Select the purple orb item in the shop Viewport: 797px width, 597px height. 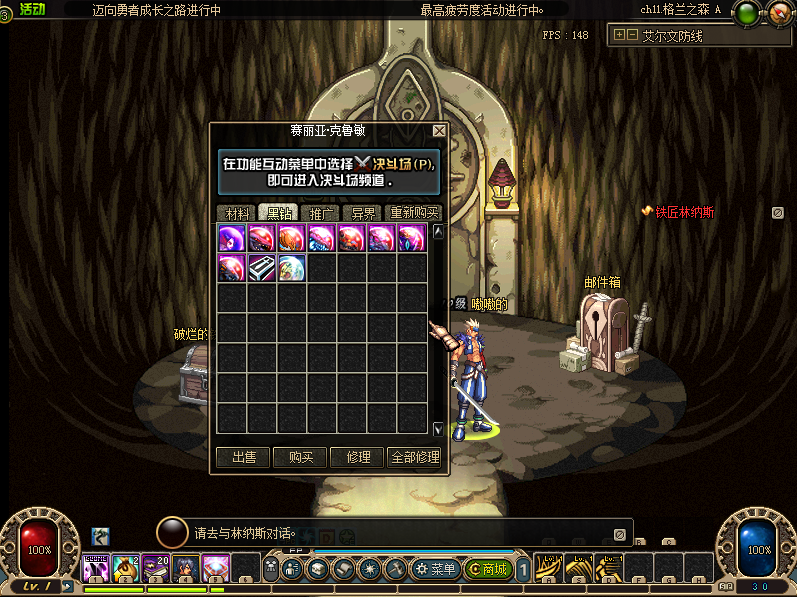coord(233,237)
